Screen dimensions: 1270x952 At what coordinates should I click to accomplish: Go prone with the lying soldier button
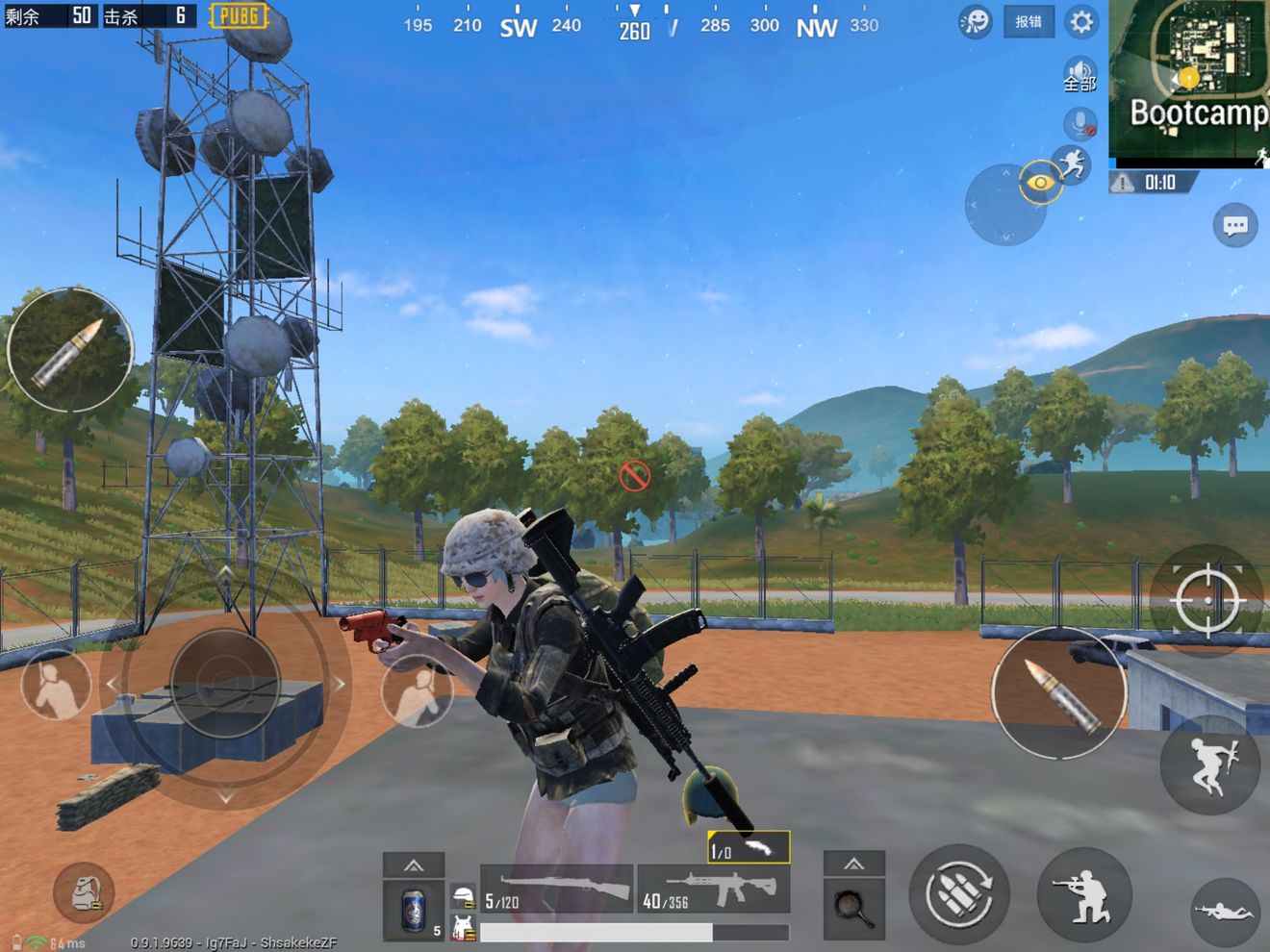pos(1224,910)
